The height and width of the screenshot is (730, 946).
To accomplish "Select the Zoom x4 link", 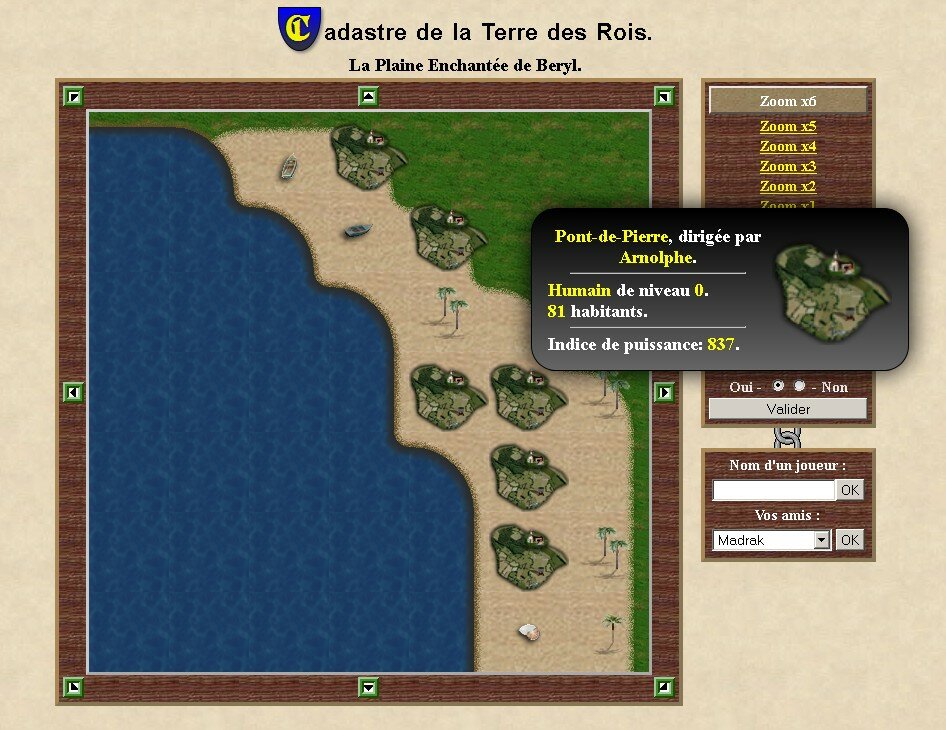I will tap(788, 146).
